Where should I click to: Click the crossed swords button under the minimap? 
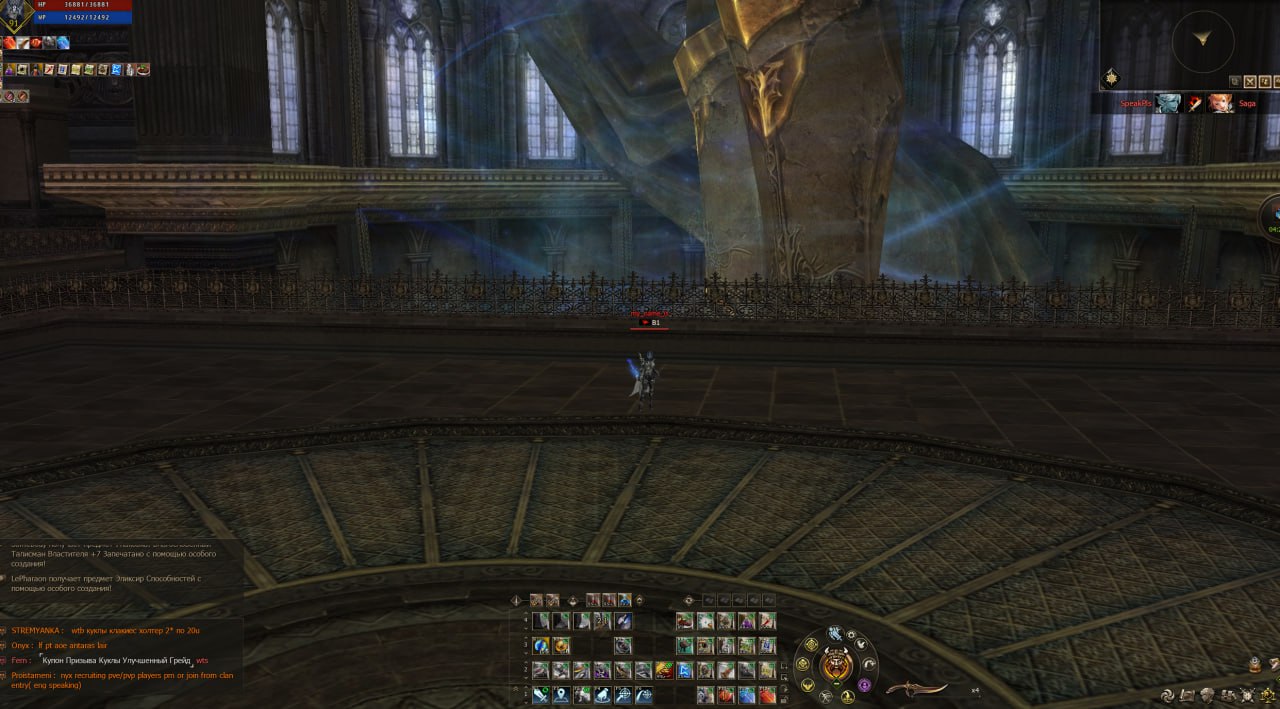(1251, 81)
